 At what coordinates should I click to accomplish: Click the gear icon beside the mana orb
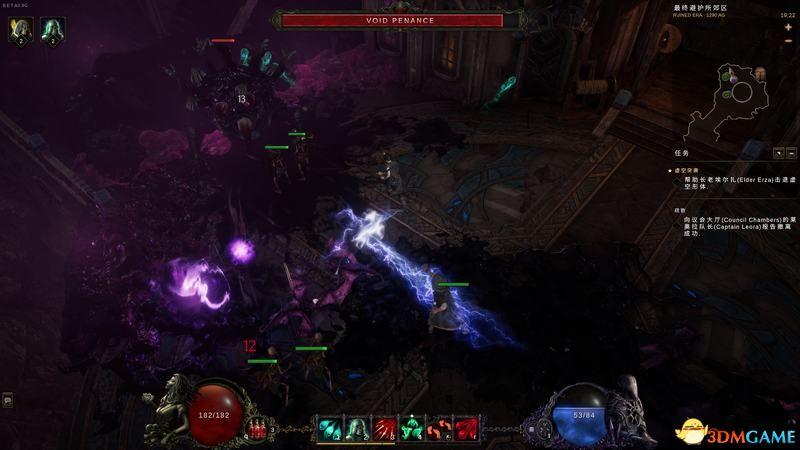tap(544, 430)
